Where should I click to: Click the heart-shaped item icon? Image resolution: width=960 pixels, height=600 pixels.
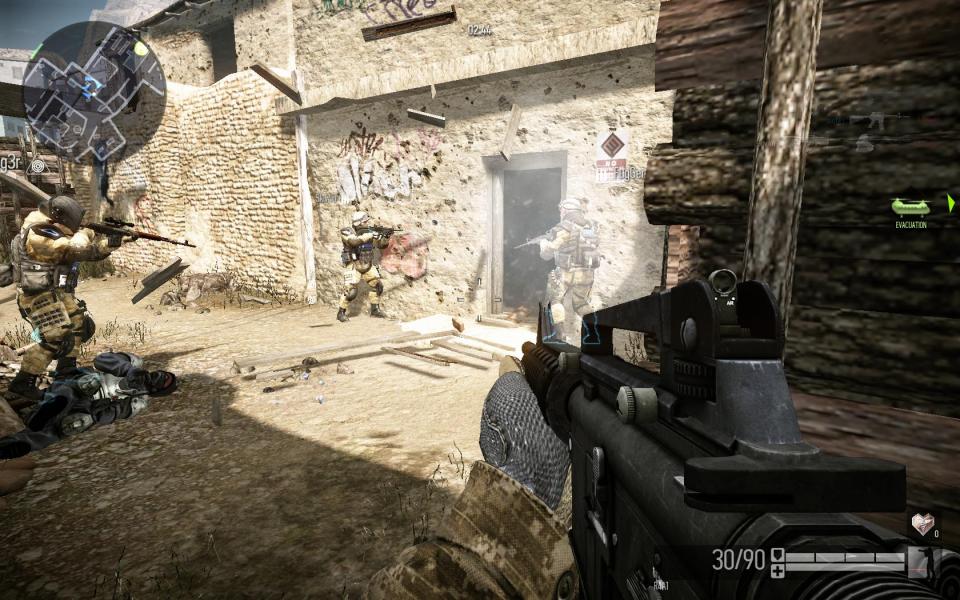[923, 524]
